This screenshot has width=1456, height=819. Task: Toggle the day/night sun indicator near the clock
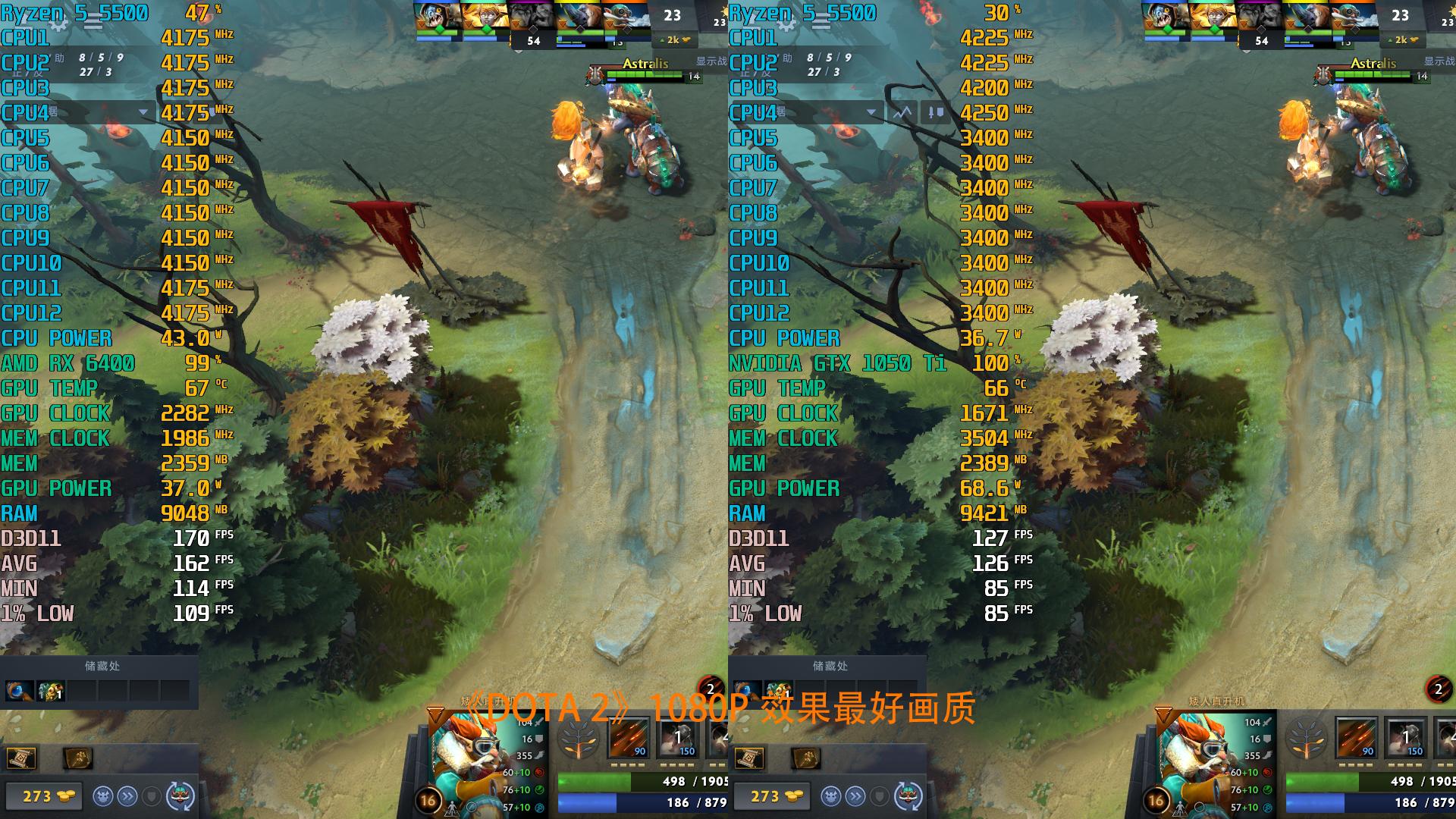click(725, 11)
